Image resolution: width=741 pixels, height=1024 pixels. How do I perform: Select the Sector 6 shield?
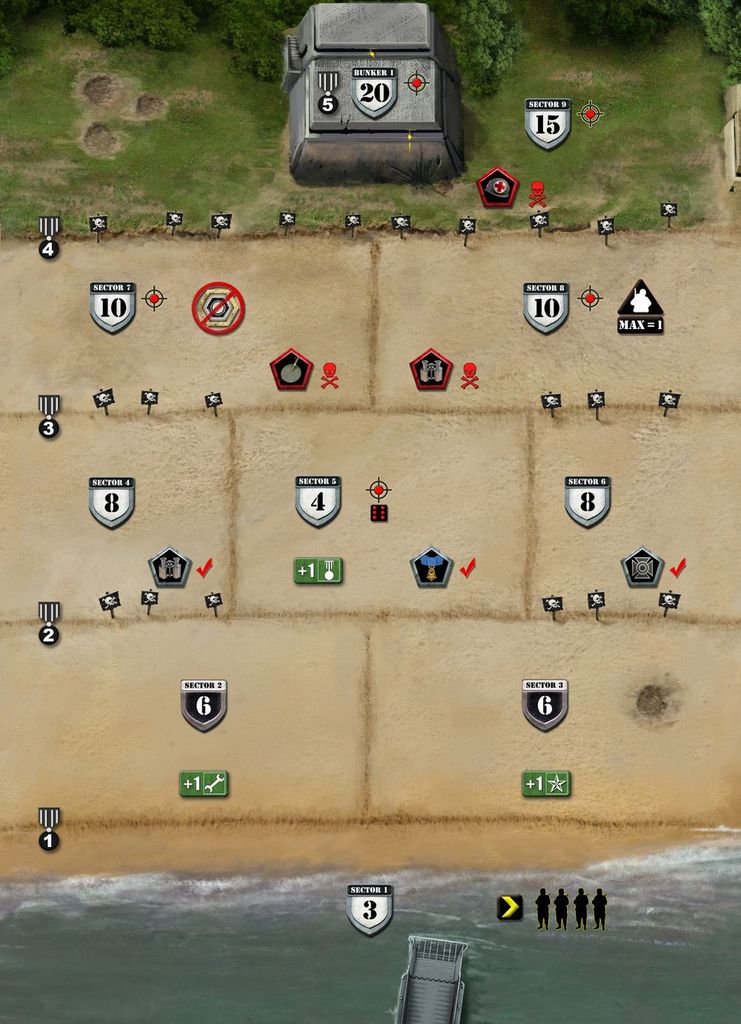587,501
